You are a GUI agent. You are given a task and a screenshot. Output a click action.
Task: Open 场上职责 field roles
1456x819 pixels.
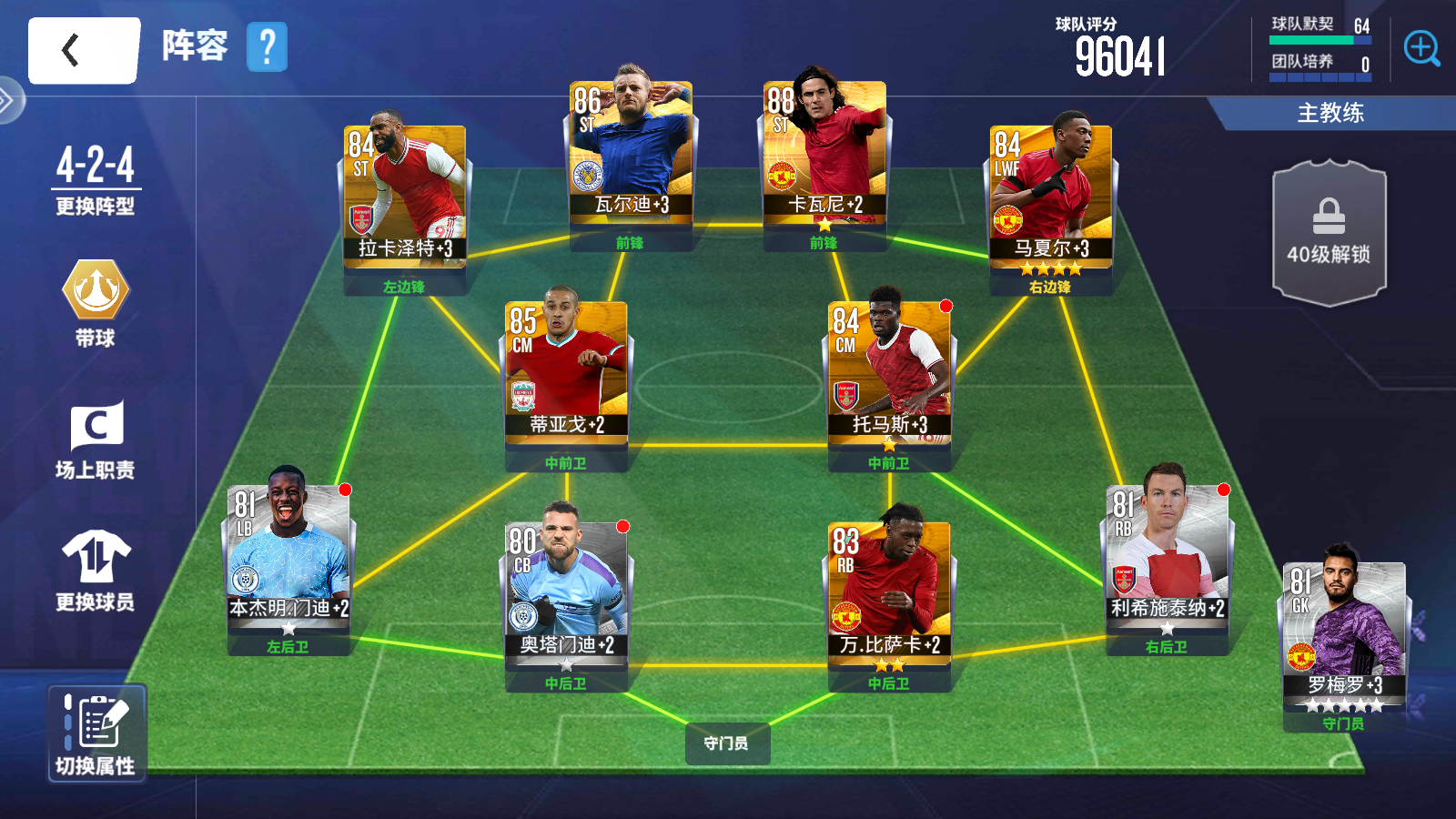(x=96, y=440)
